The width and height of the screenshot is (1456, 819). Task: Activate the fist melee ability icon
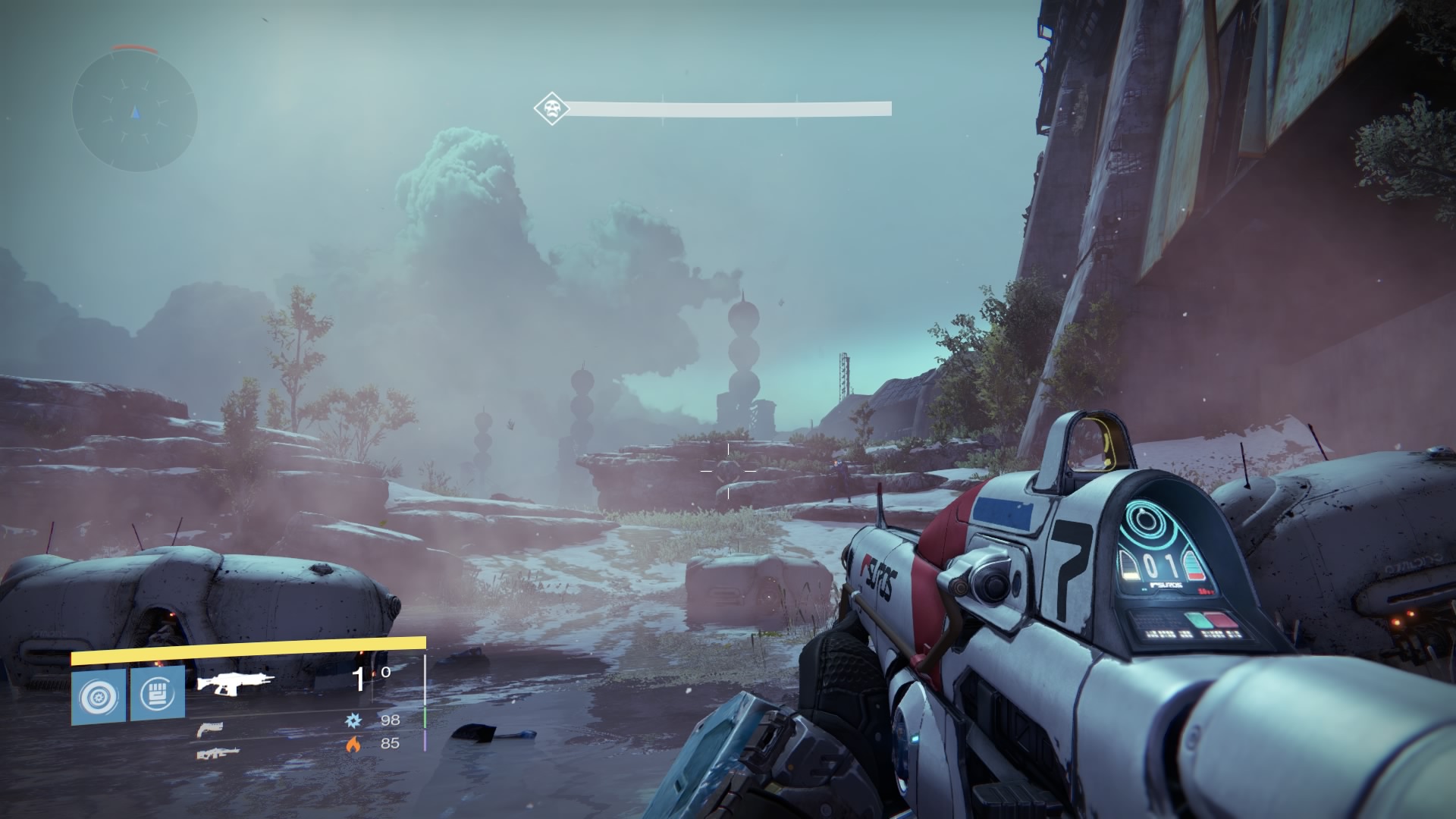coord(158,694)
